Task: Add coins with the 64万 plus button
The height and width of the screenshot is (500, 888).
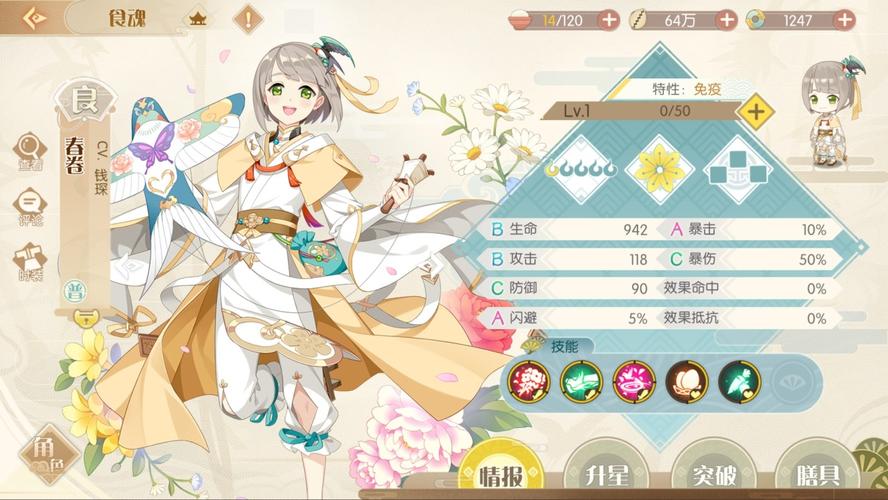Action: coord(727,19)
